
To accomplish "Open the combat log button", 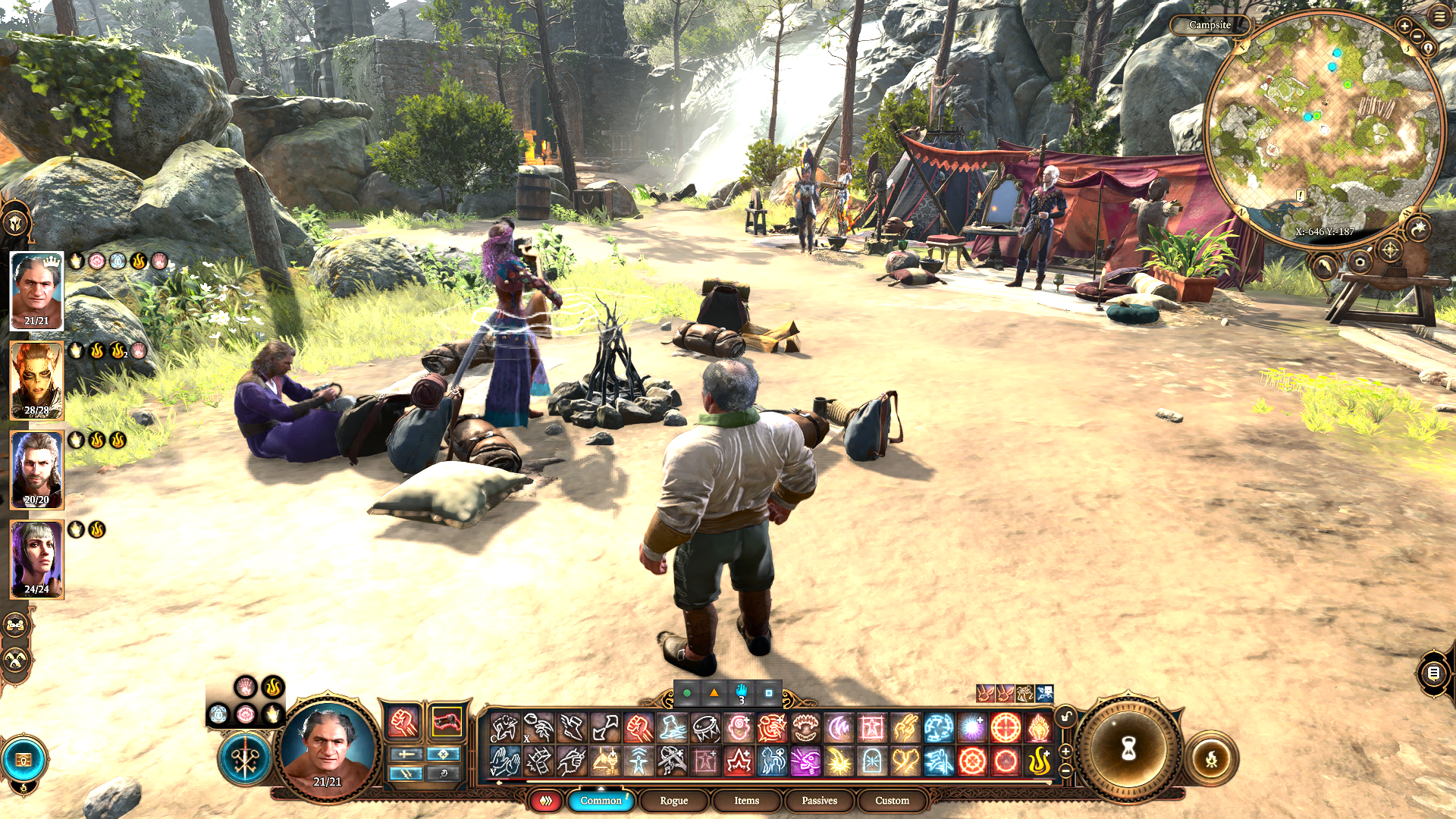I will pos(1433,673).
